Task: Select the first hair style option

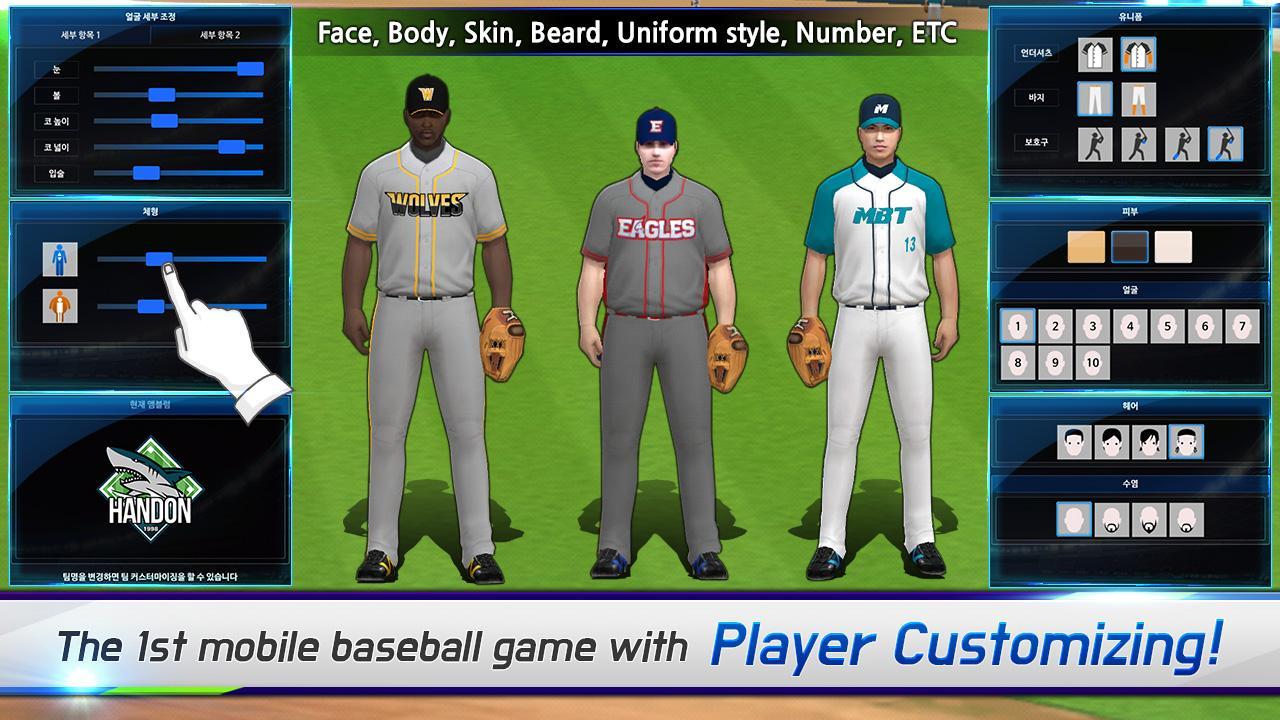Action: pos(1075,442)
